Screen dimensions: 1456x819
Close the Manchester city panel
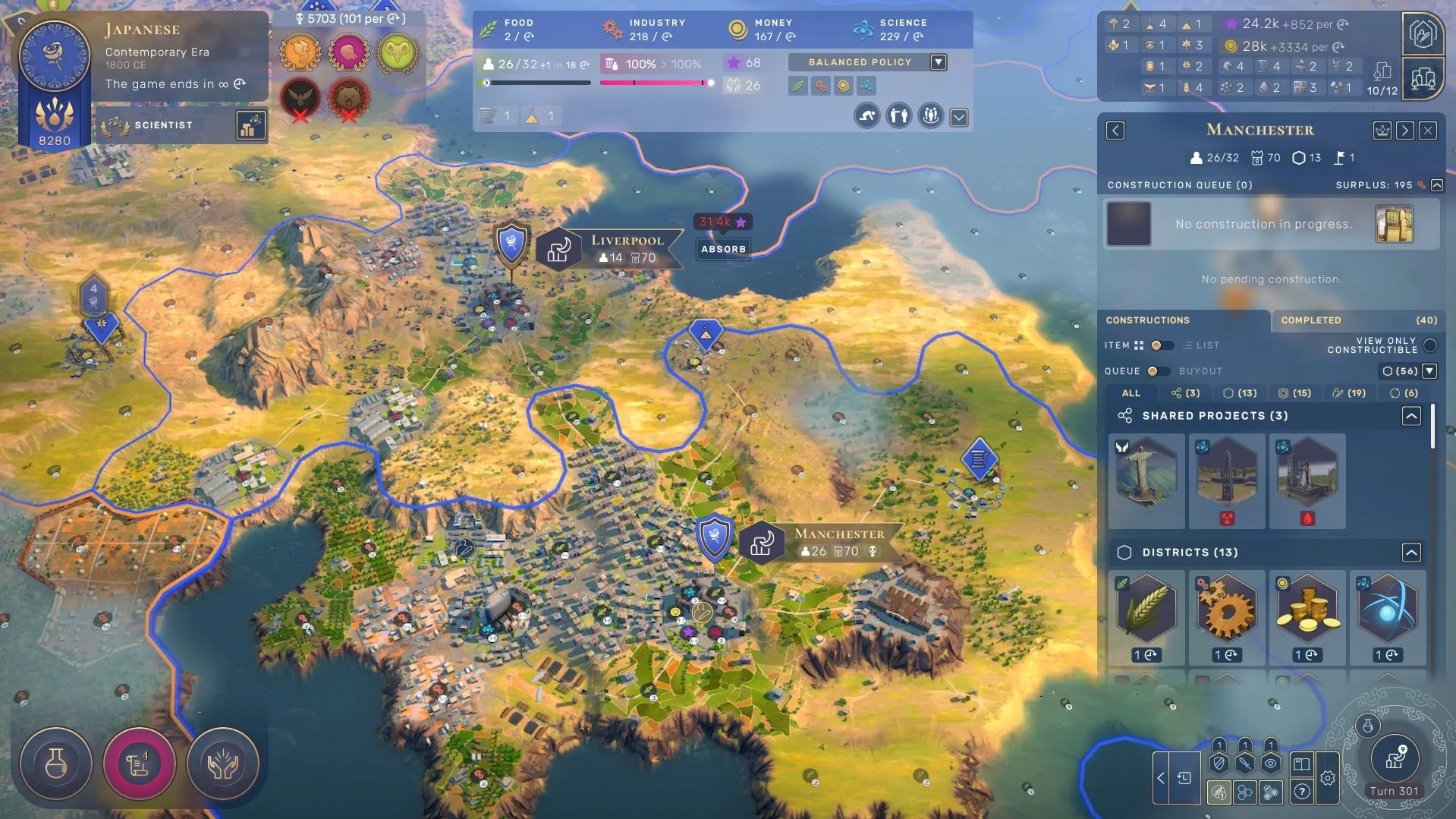click(1428, 131)
